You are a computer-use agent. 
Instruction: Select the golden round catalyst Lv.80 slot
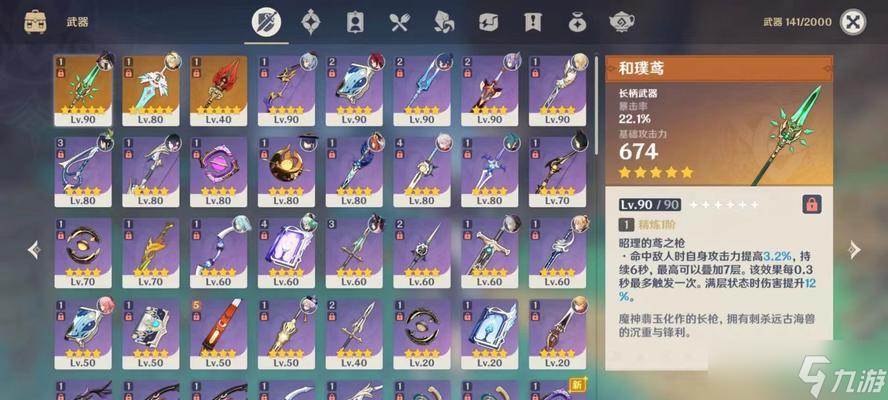tap(286, 170)
